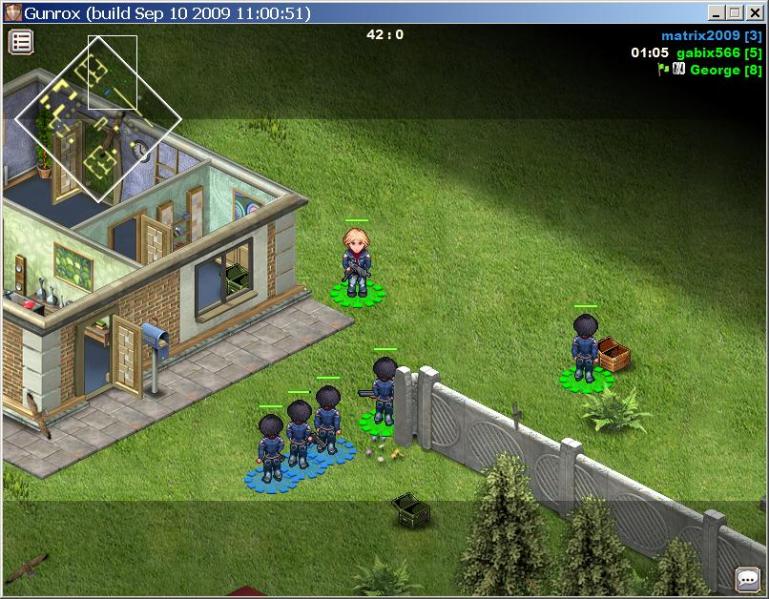Open the chat speech bubble button
The image size is (769, 599).
click(x=747, y=579)
